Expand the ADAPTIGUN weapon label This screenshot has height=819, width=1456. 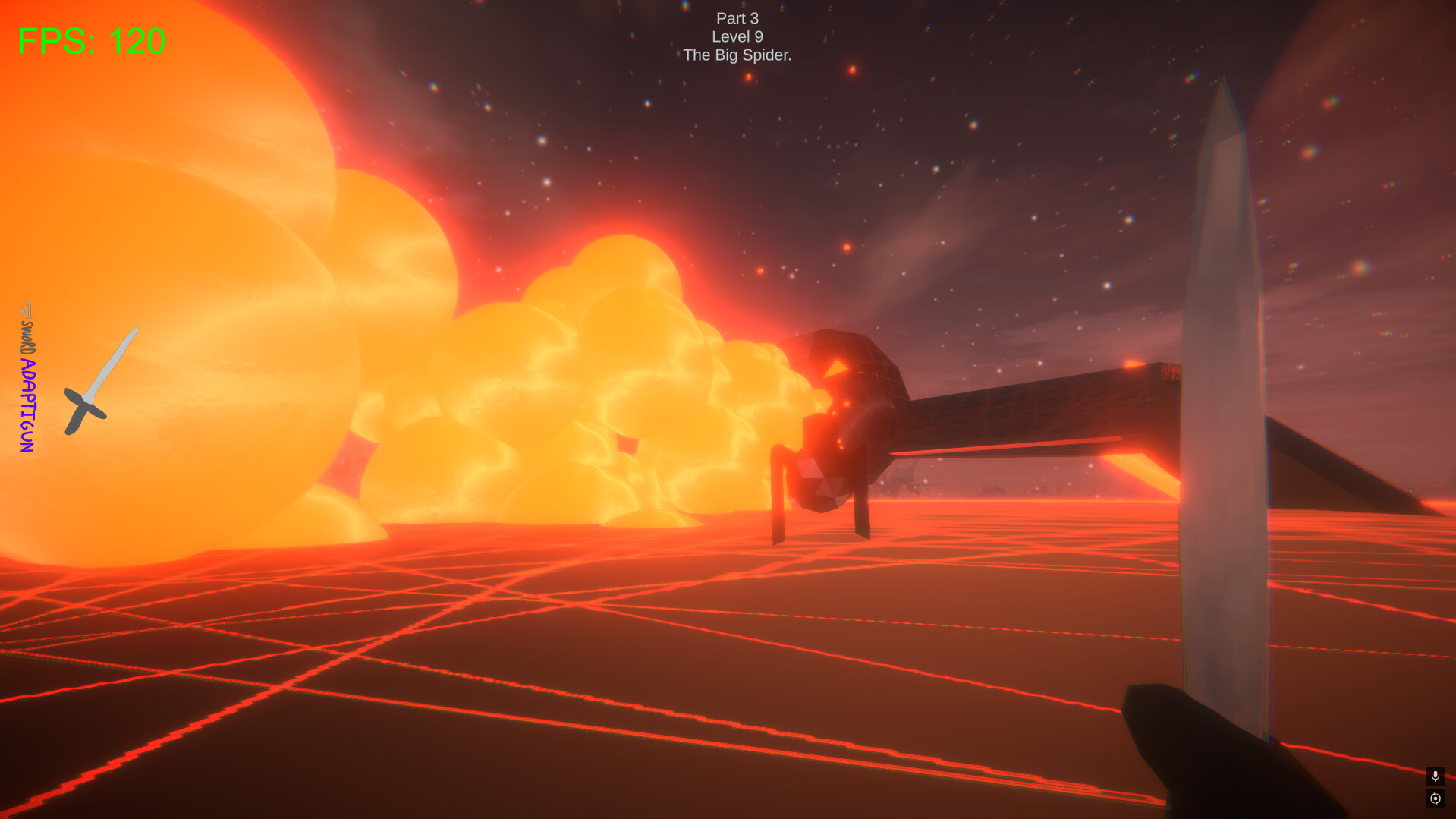pyautogui.click(x=28, y=405)
